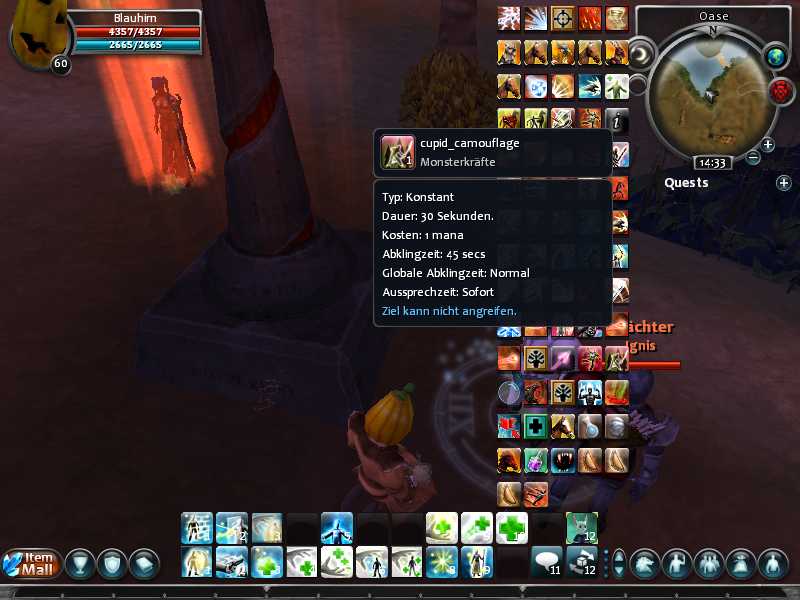Open the book menu button next to shields
Image resolution: width=800 pixels, height=600 pixels.
tap(144, 564)
